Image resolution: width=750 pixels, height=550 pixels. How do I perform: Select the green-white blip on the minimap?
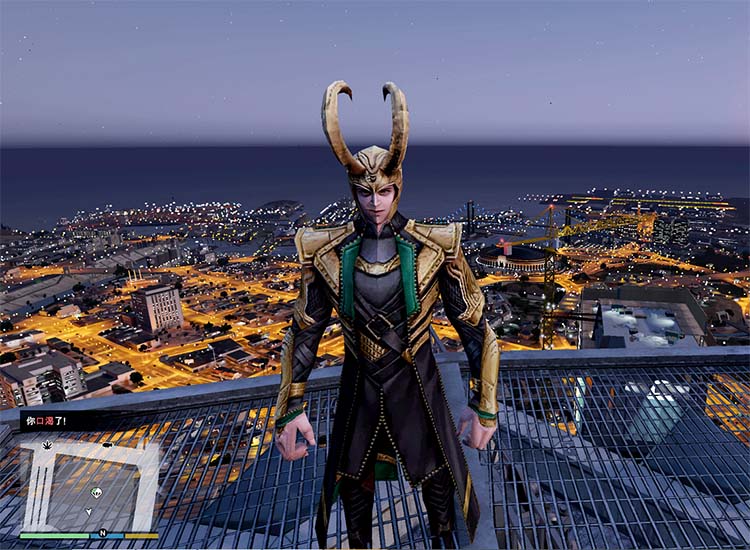[x=96, y=492]
